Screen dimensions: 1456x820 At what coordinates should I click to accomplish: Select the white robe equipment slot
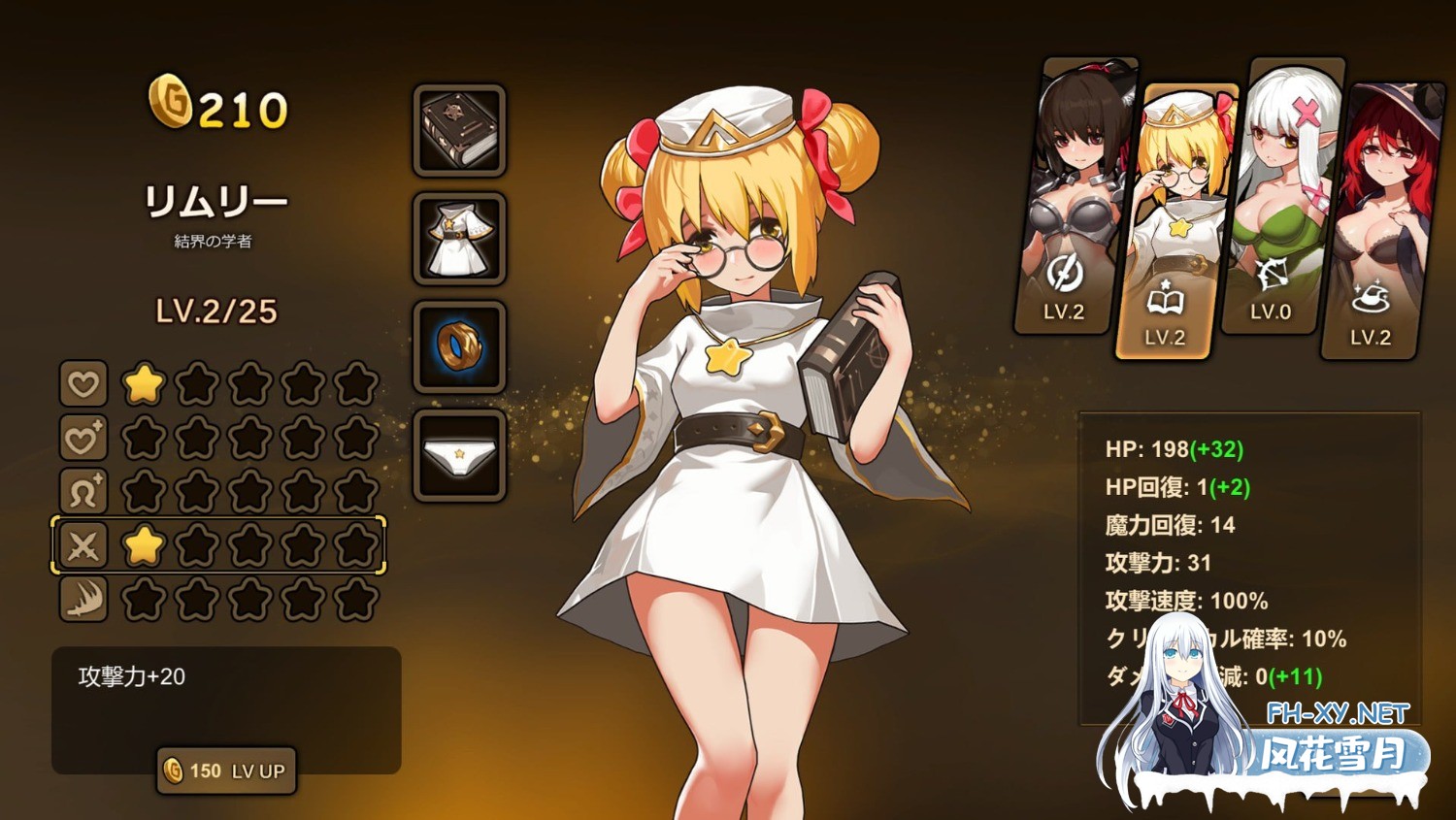tap(459, 239)
